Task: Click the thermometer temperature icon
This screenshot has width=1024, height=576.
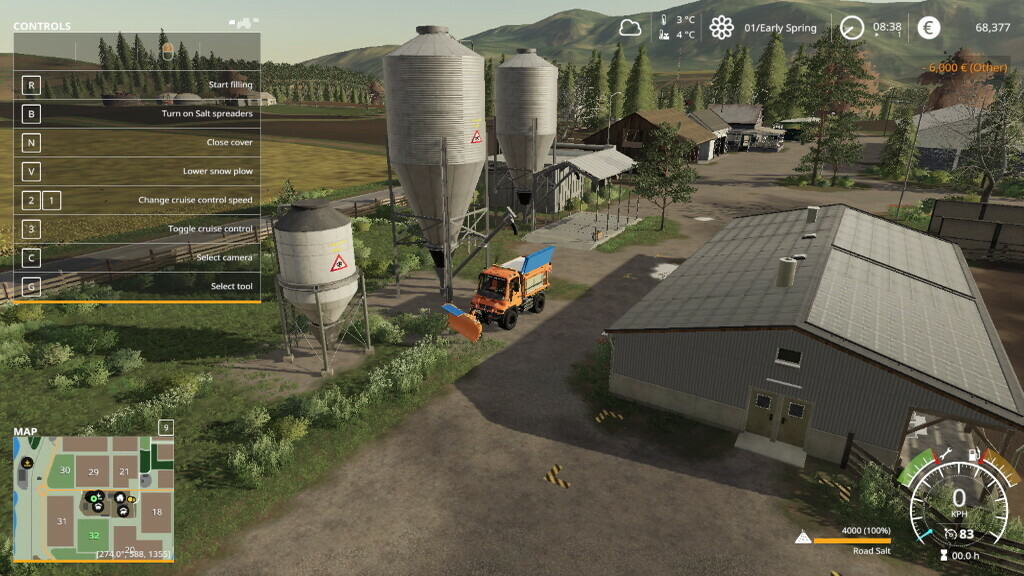Action: point(663,27)
